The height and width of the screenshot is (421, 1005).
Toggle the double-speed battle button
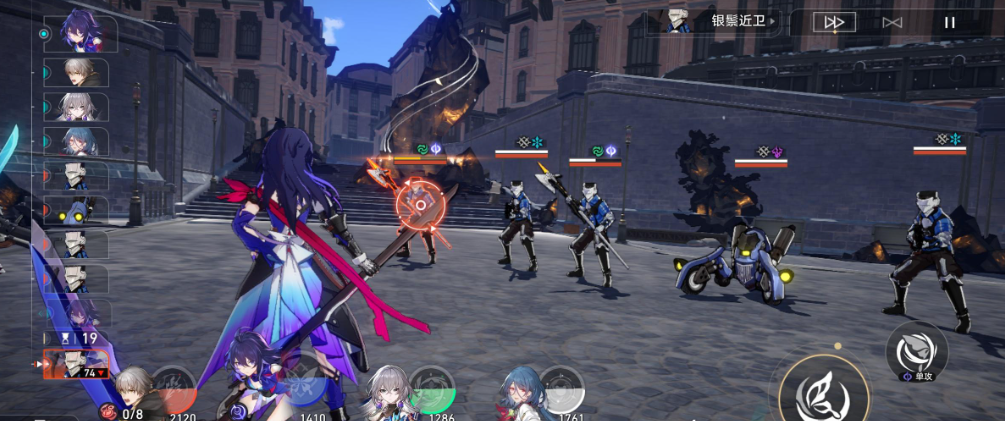[x=833, y=22]
